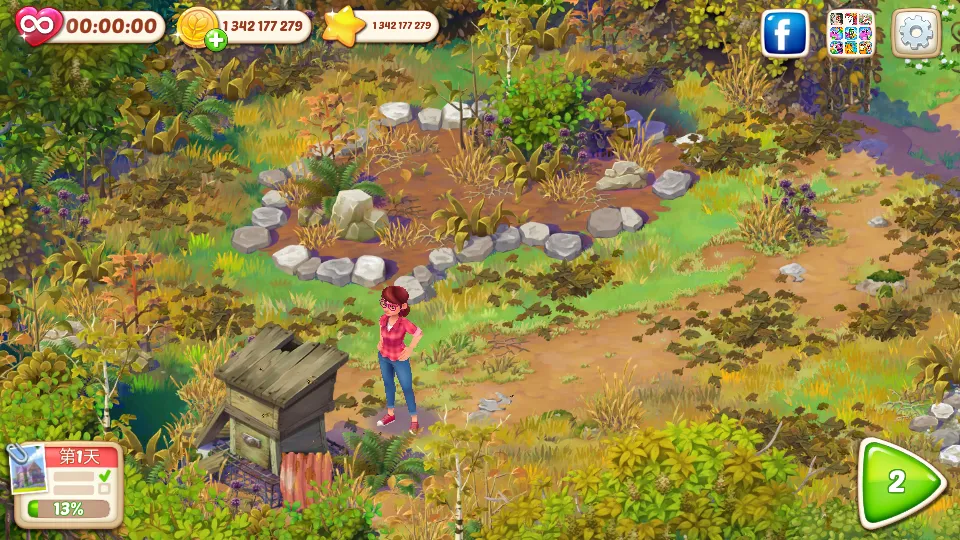
Task: Open the settings gear menu
Action: (x=914, y=33)
